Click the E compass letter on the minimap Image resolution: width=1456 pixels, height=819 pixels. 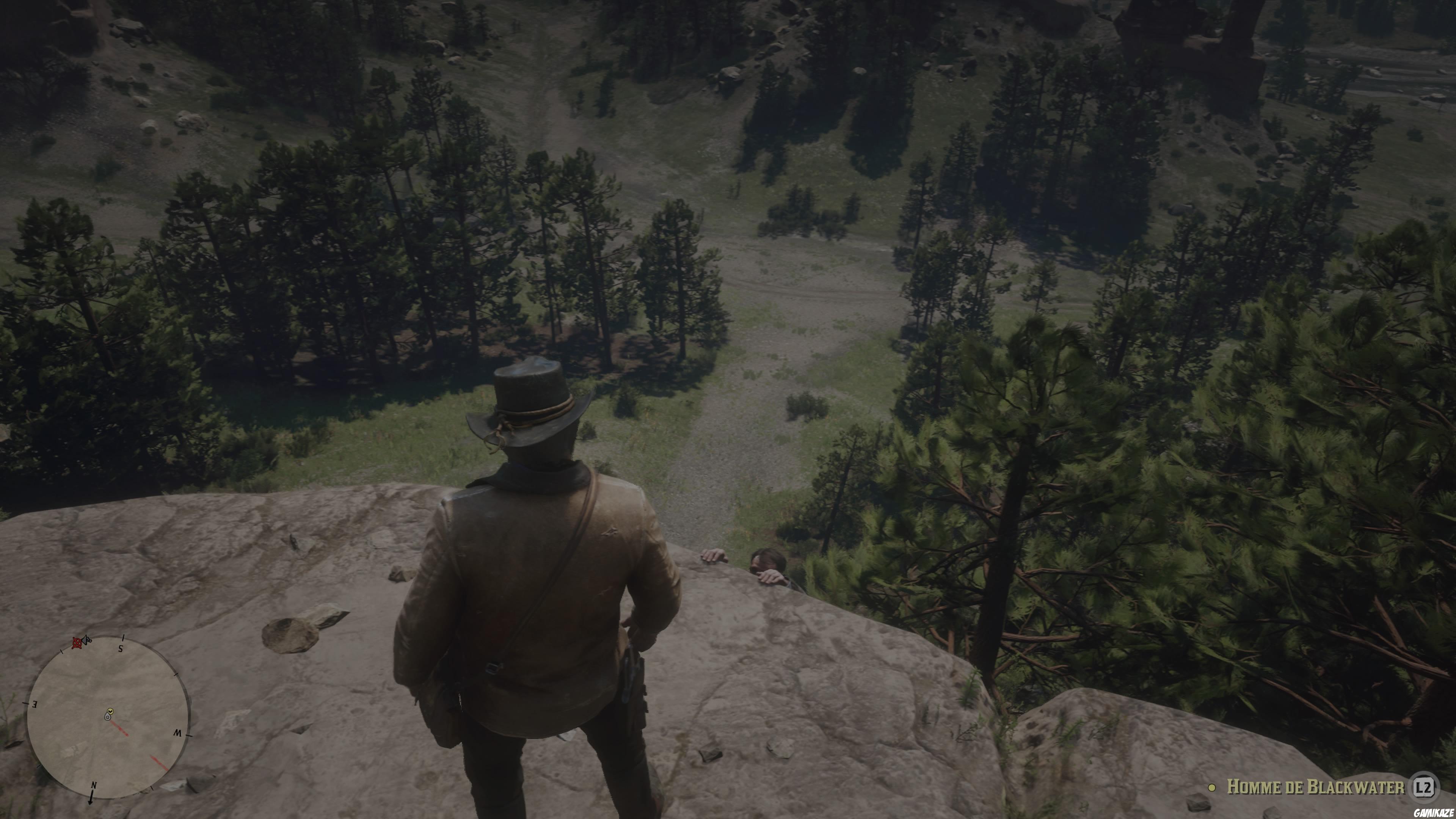click(35, 703)
